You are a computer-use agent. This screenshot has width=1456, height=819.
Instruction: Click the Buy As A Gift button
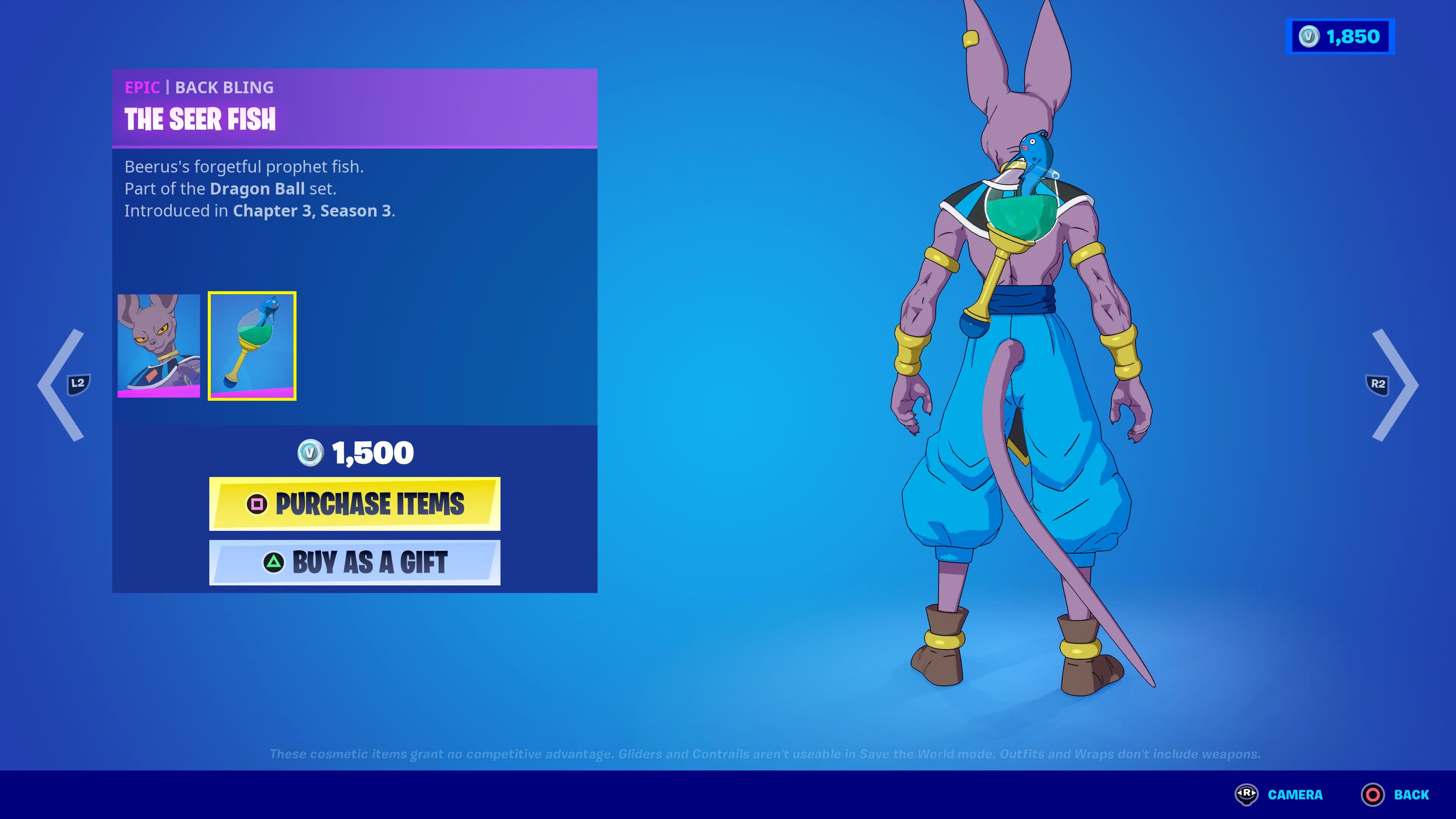click(x=355, y=562)
